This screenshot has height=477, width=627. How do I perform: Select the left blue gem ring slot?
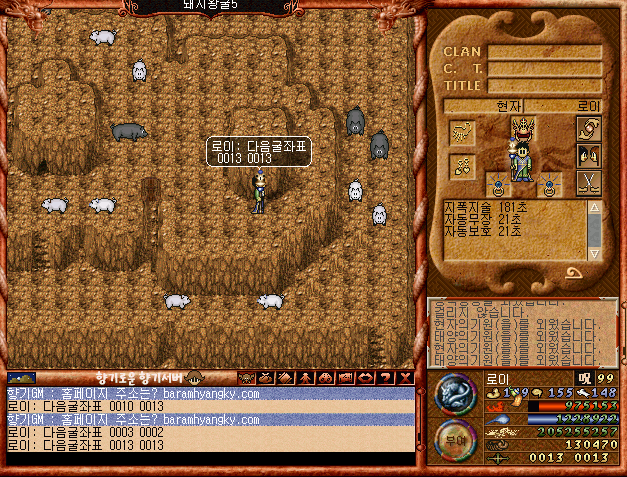tap(496, 184)
